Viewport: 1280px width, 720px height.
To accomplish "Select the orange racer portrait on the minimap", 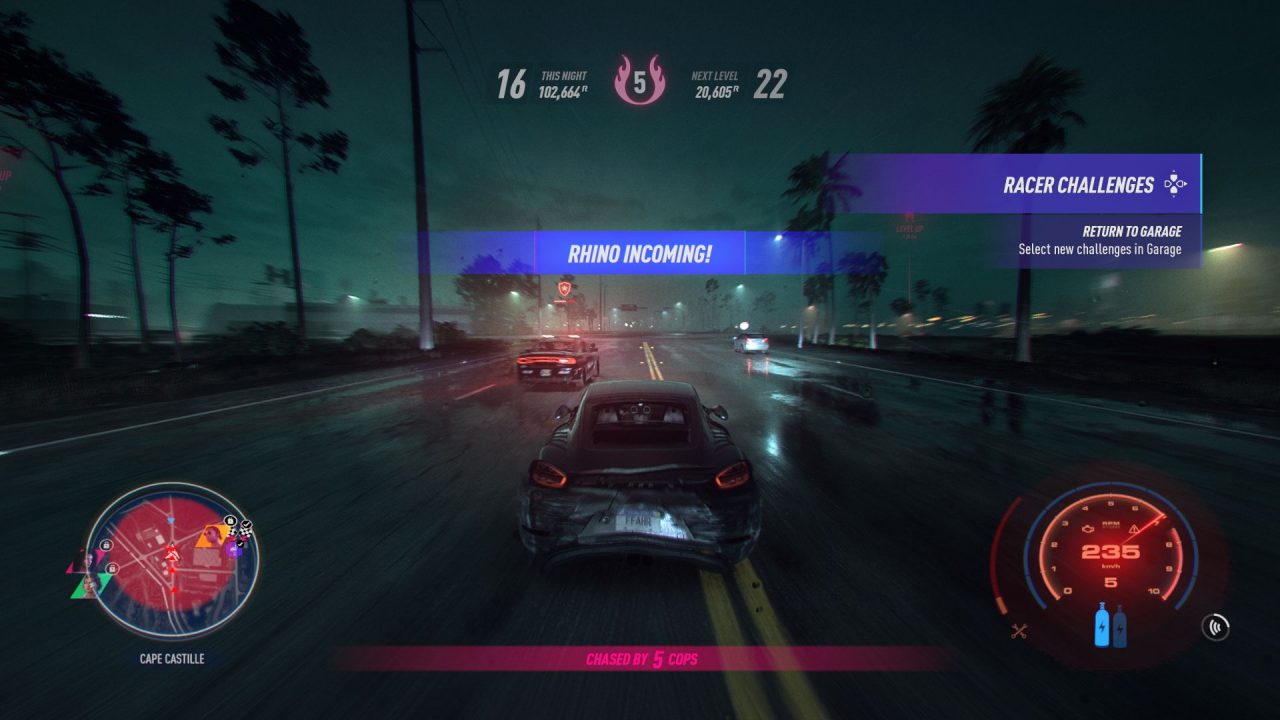I will coord(210,537).
